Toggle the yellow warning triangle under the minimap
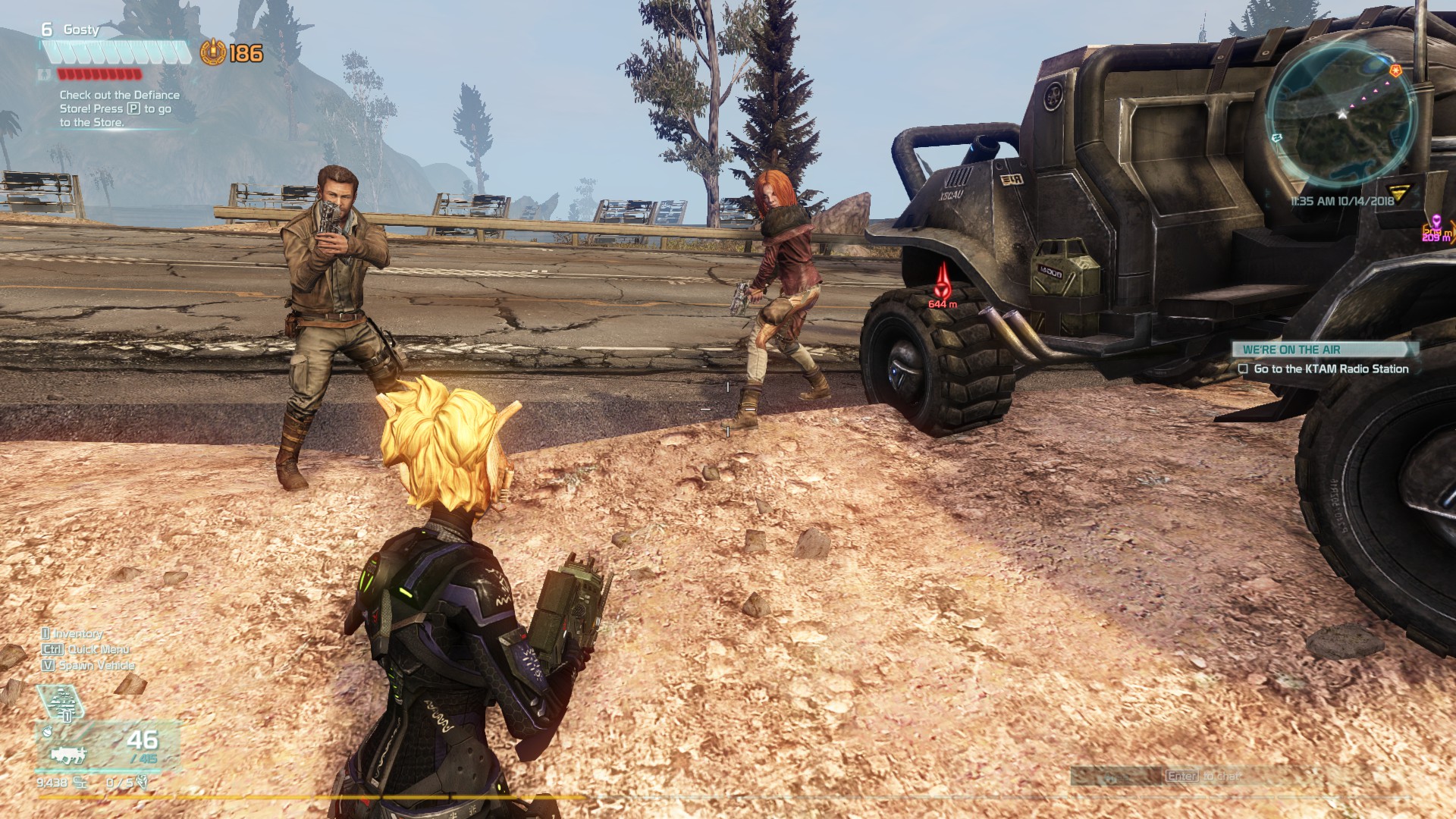 (x=1400, y=192)
